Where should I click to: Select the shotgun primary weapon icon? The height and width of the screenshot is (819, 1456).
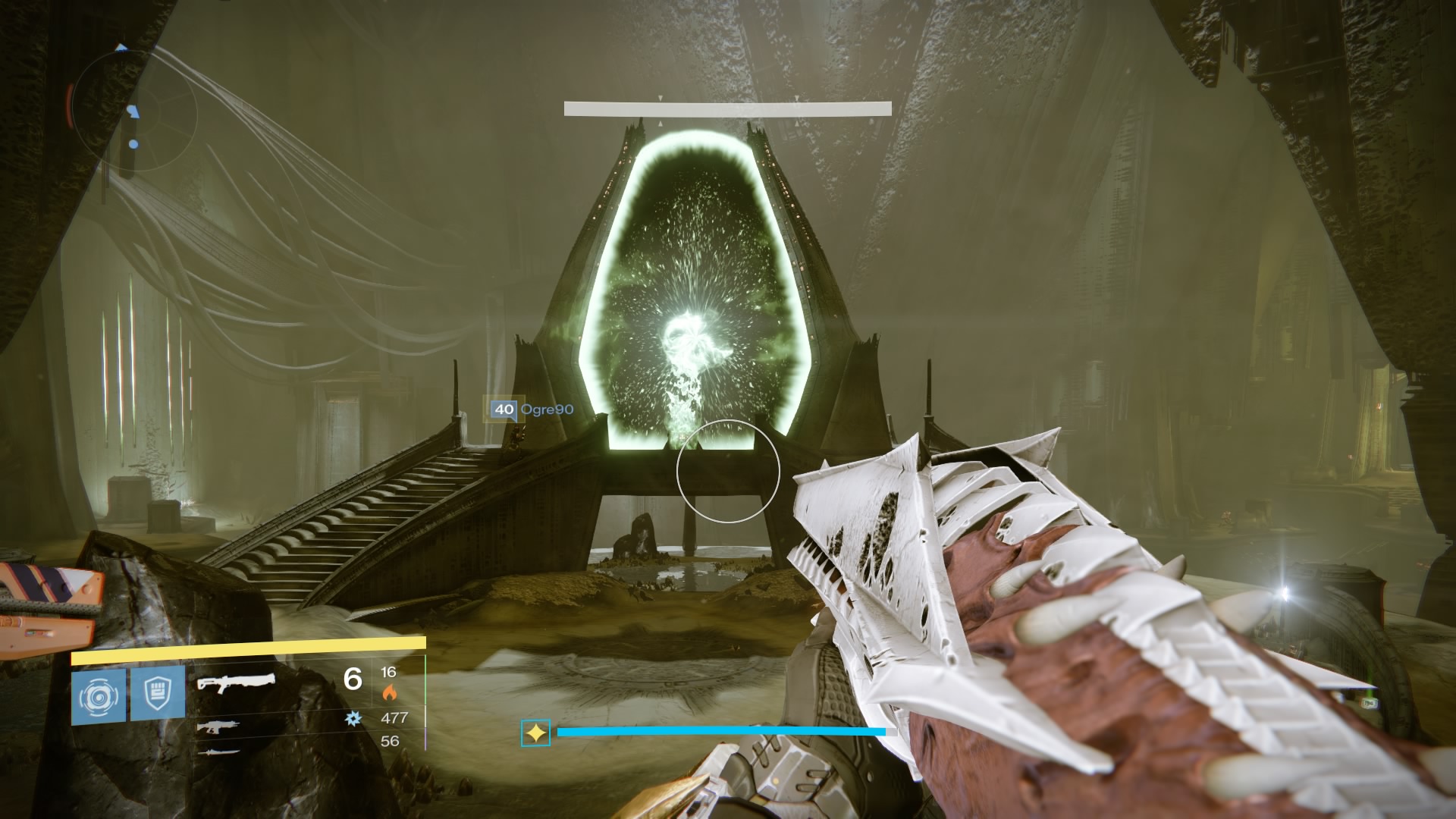pyautogui.click(x=237, y=683)
